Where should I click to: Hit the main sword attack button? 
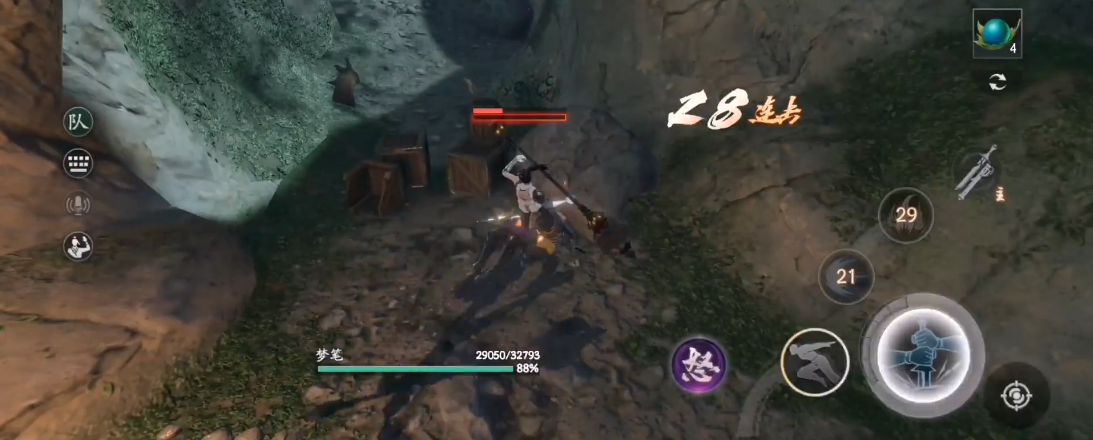923,354
